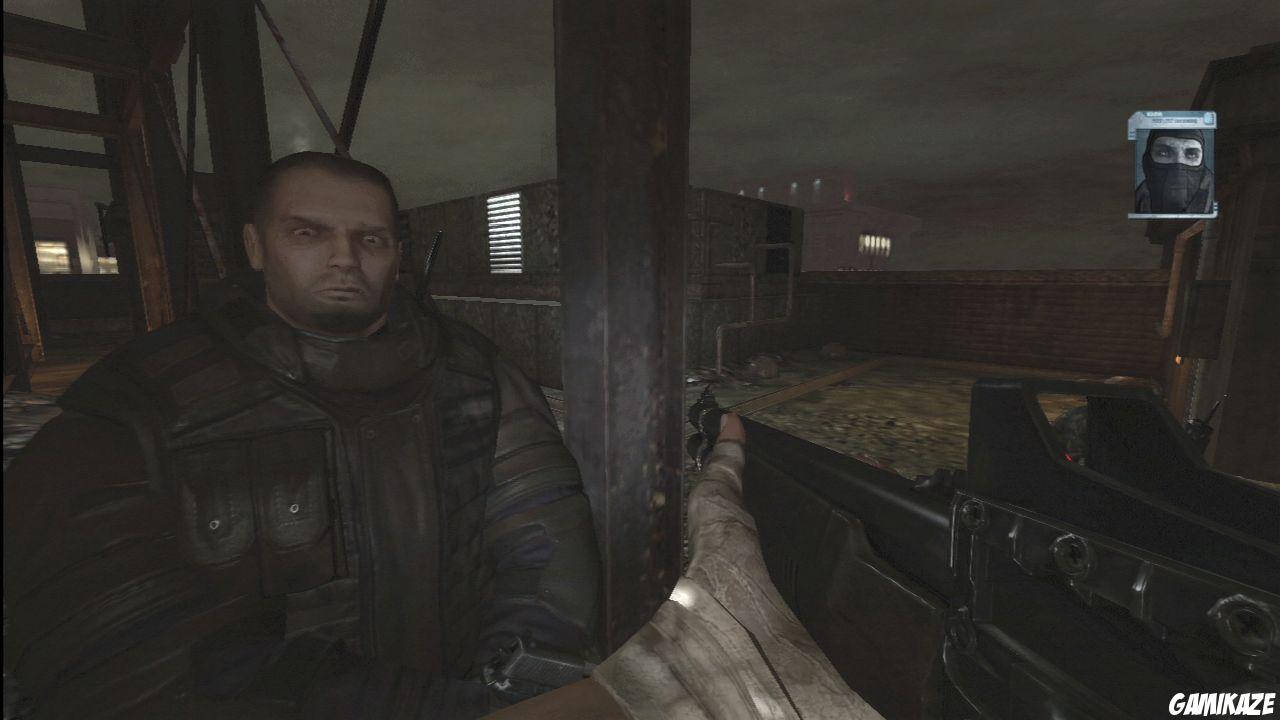Select the small status icon on the portrait card
This screenshot has width=1280, height=720.
click(1209, 118)
